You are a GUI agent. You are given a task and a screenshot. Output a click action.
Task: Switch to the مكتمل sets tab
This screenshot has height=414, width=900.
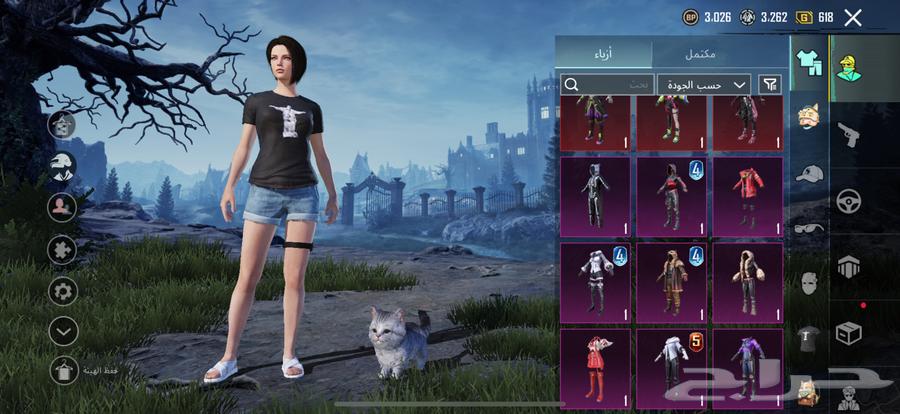click(x=700, y=53)
